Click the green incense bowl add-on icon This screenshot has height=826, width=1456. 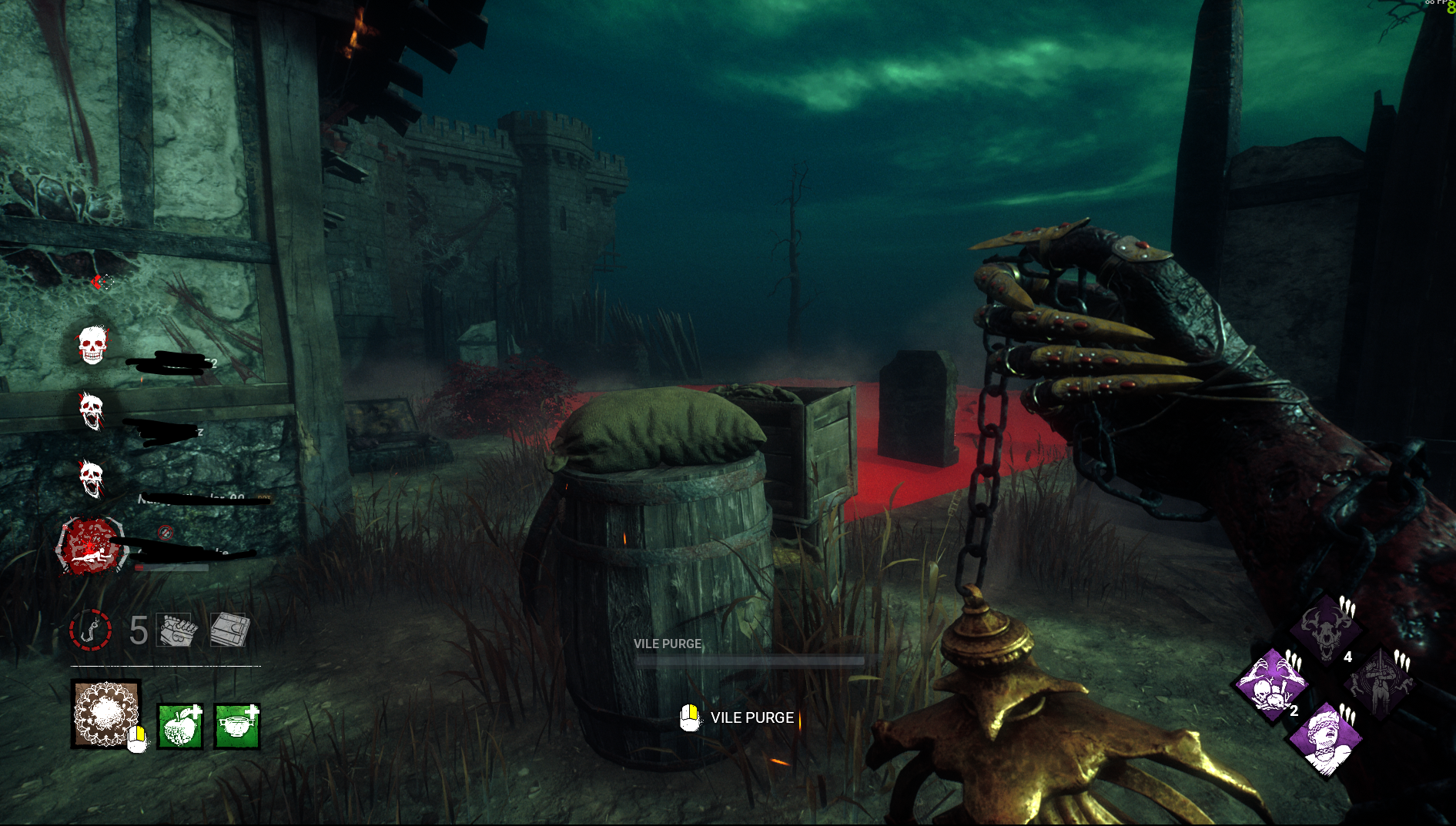[237, 726]
